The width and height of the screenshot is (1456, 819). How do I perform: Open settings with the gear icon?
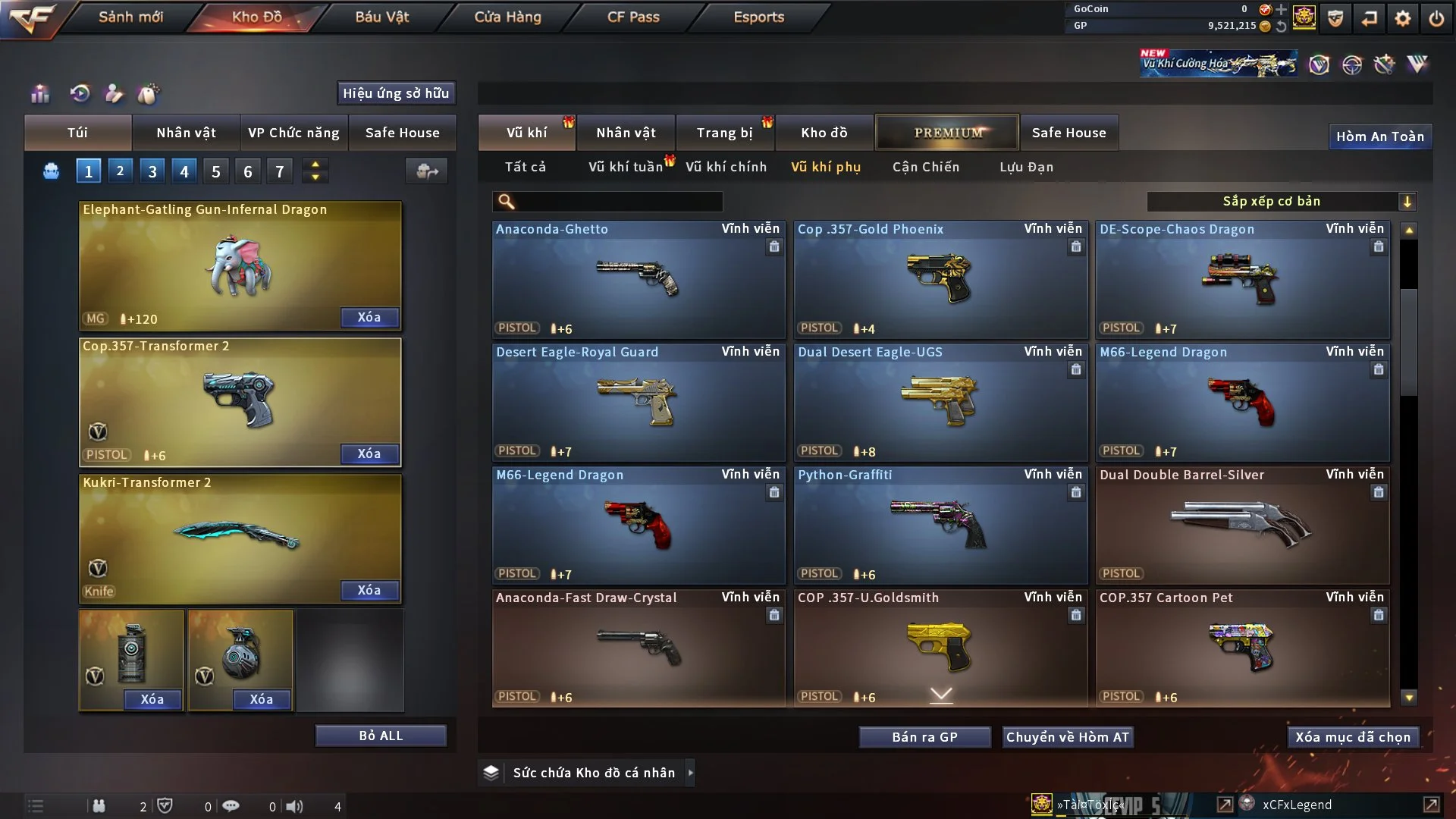1403,18
